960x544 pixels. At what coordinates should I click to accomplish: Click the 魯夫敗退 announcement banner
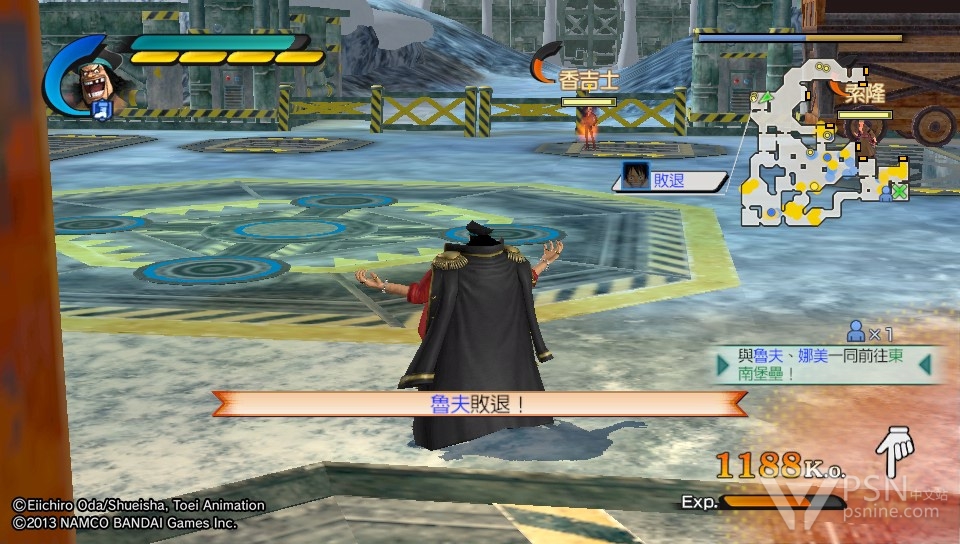coord(479,404)
